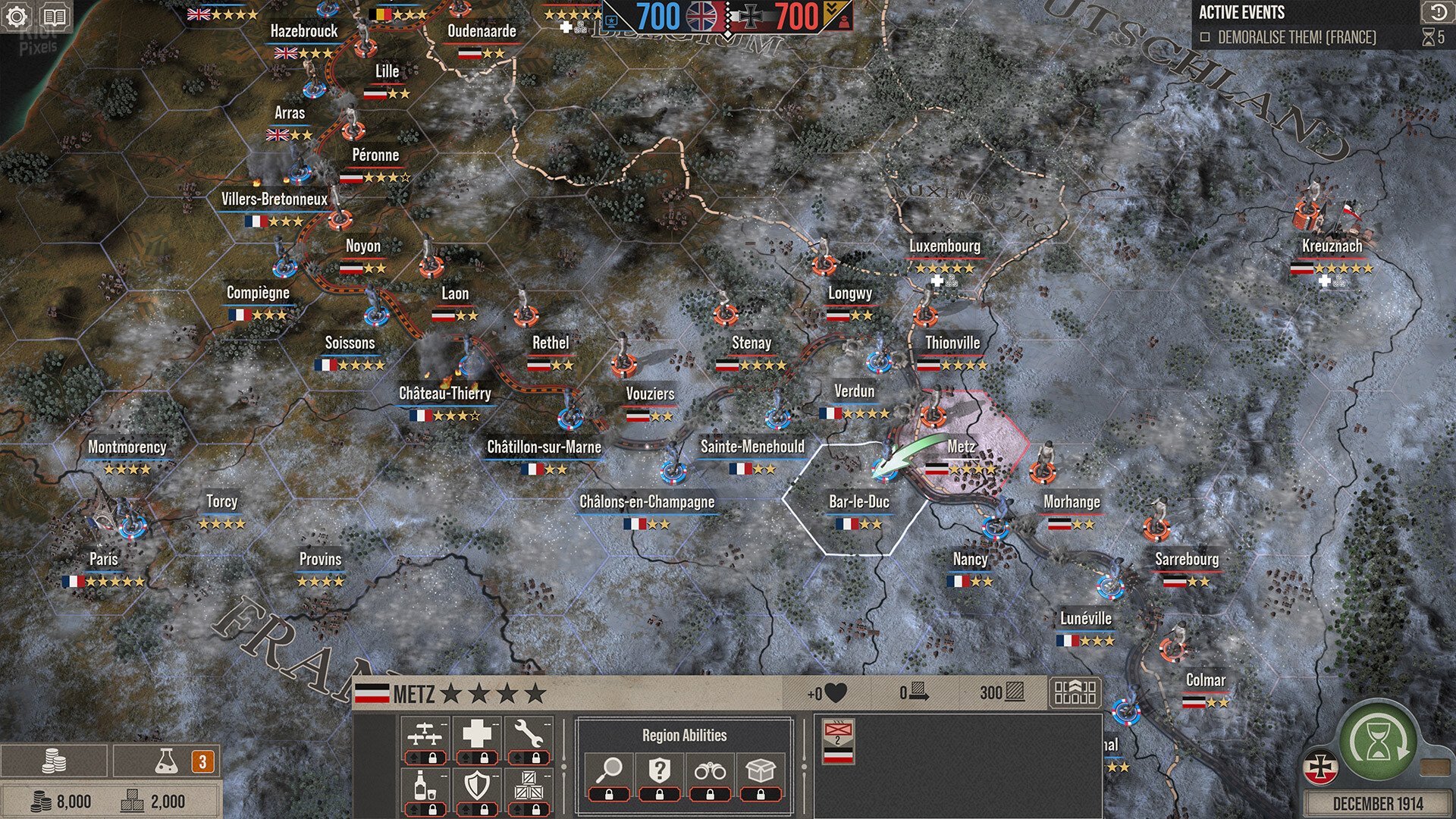
Task: Select the German unit card in Metz
Action: [x=839, y=741]
